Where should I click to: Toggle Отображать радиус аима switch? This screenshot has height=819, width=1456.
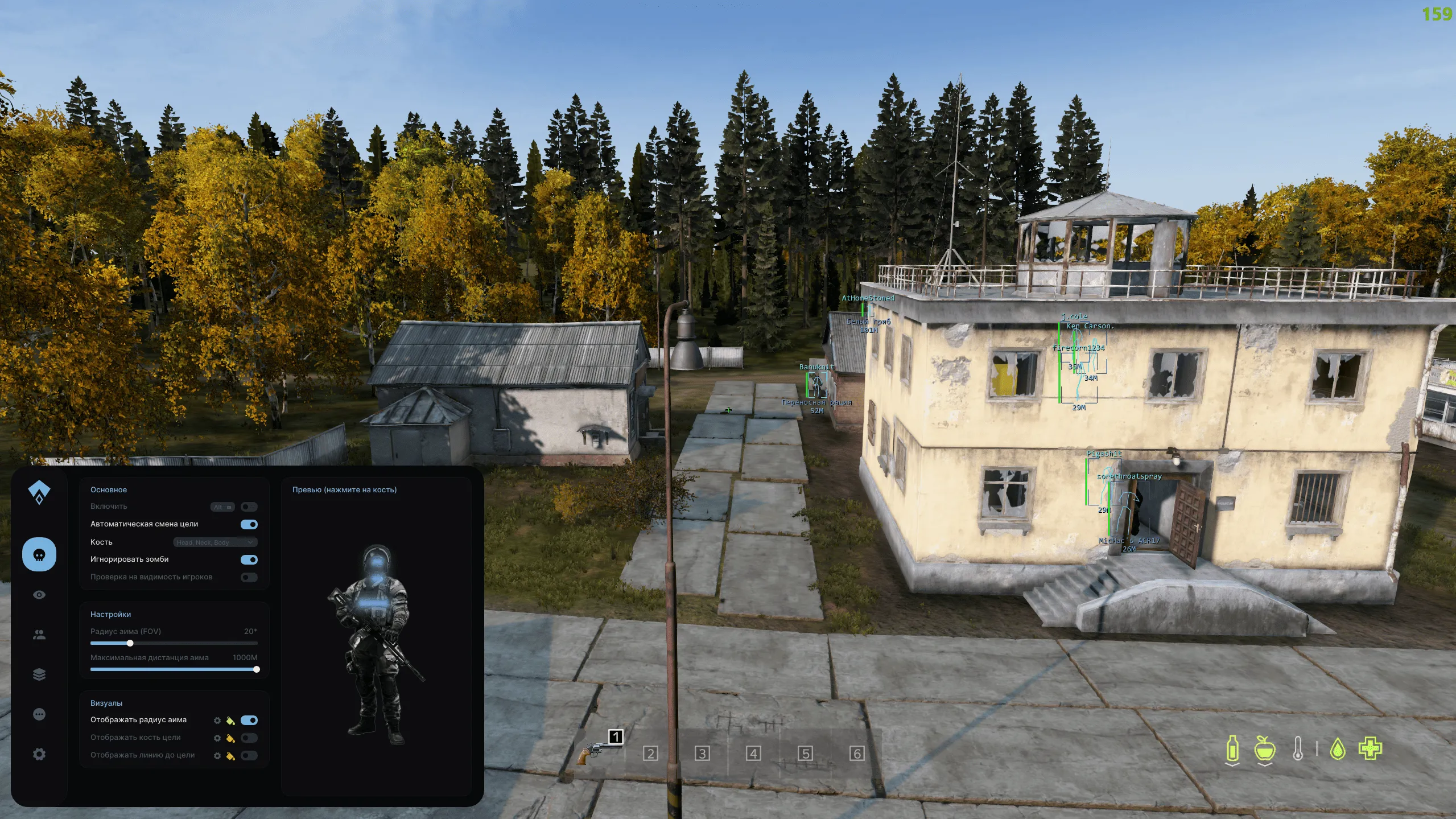(x=249, y=720)
